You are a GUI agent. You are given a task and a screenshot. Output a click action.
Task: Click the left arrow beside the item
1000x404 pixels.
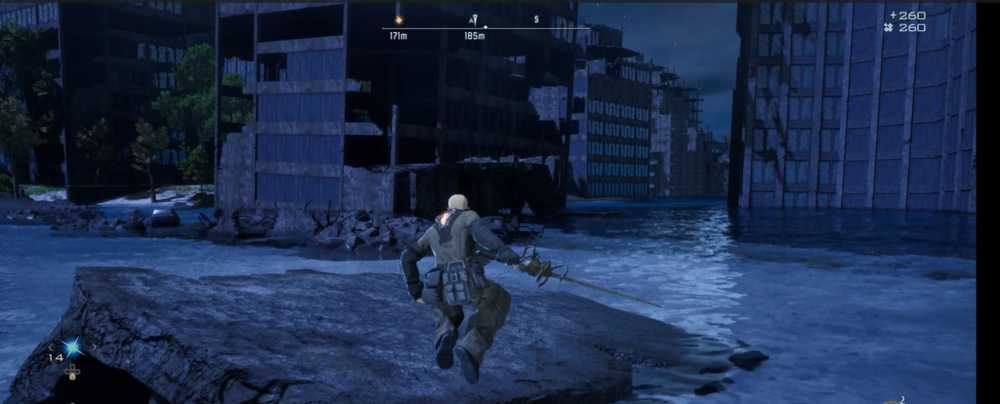(51, 347)
